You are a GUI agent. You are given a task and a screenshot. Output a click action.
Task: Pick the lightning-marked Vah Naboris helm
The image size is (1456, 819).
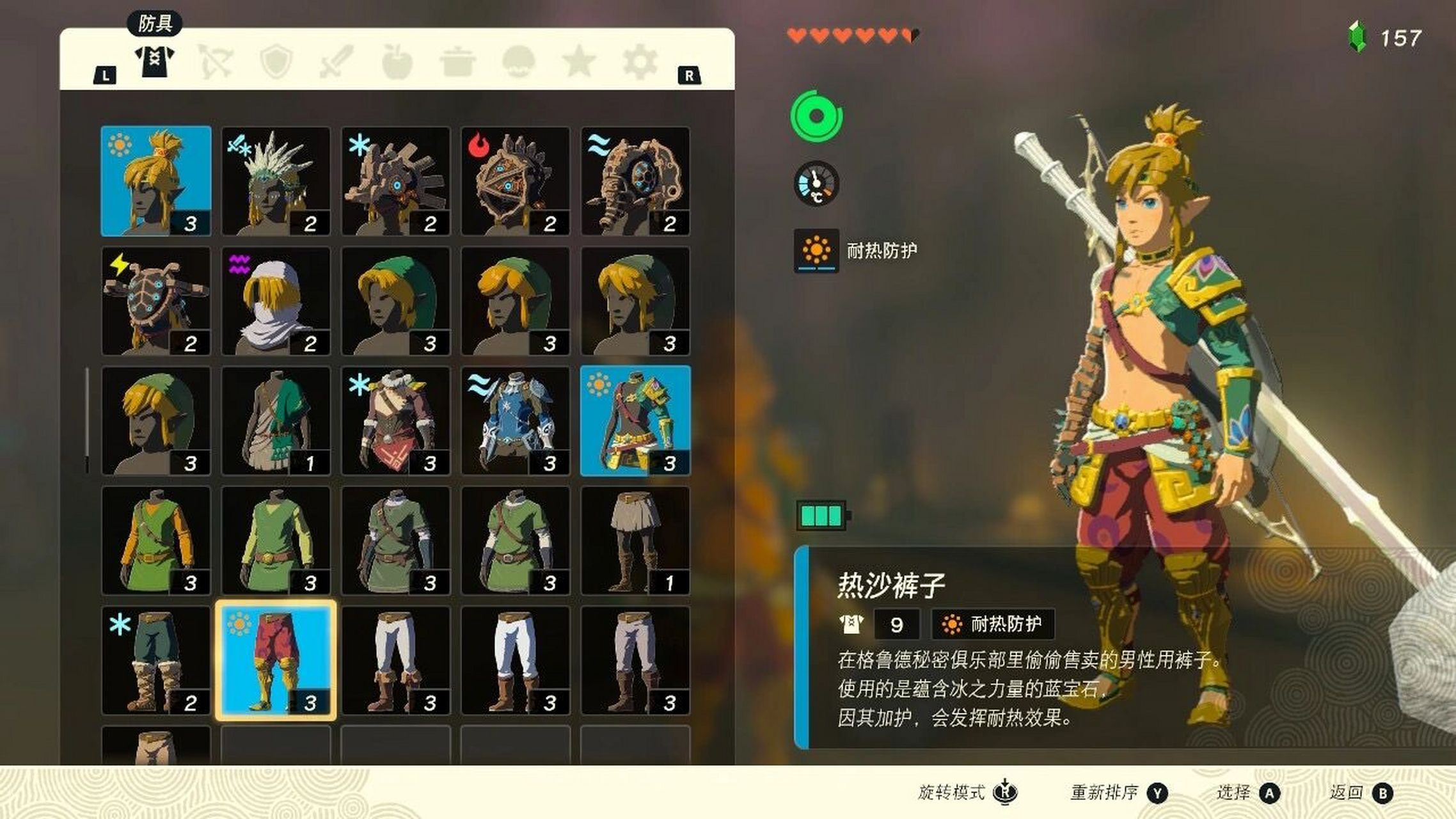(156, 301)
